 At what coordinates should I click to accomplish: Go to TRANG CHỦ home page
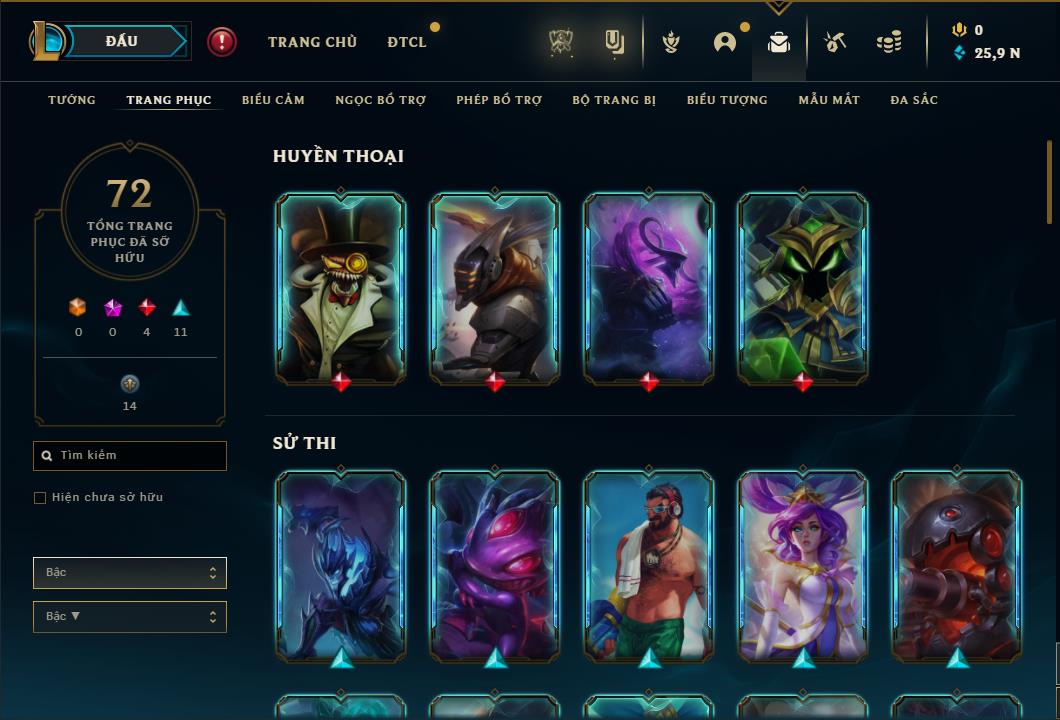(312, 42)
